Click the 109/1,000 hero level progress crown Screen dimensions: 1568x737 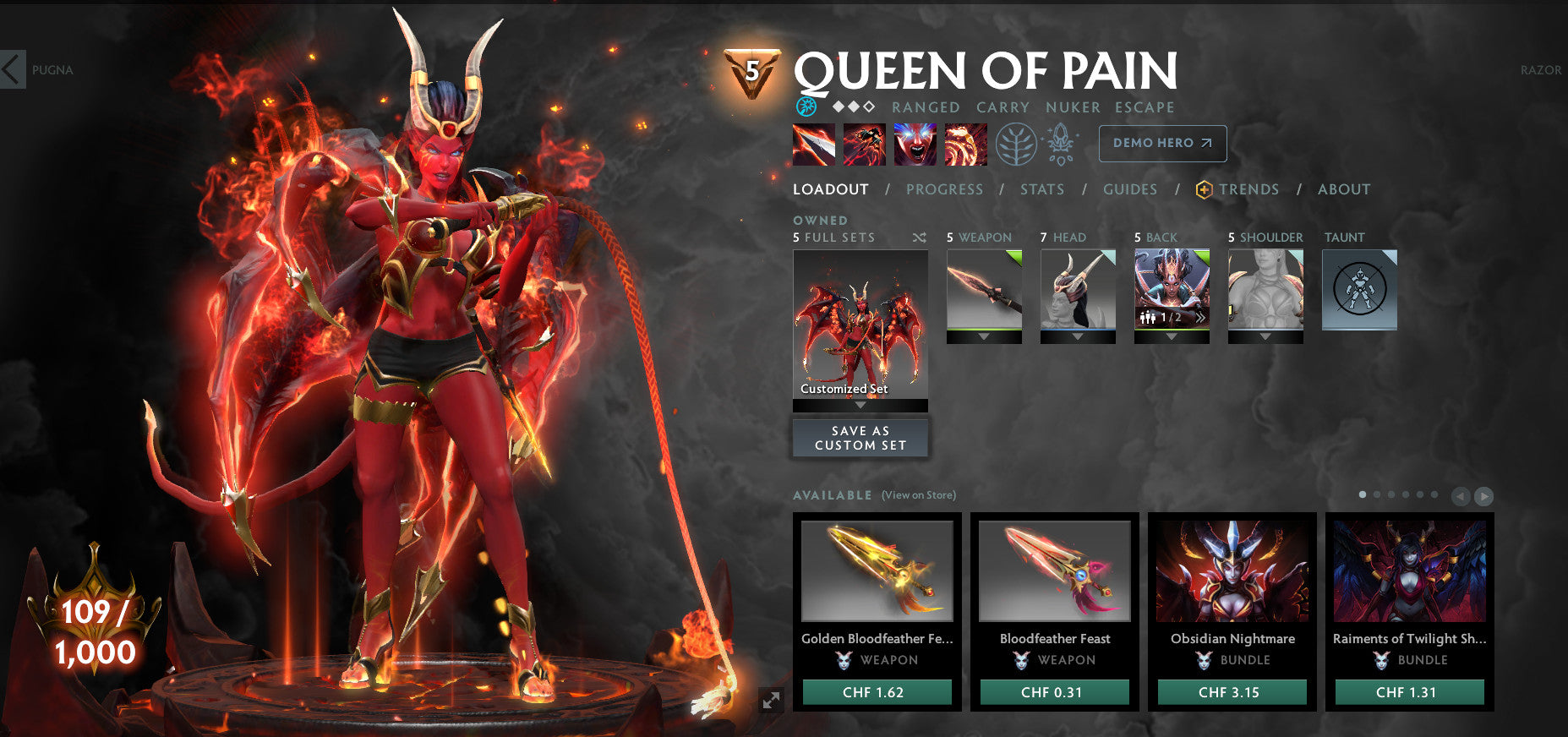pos(96,625)
